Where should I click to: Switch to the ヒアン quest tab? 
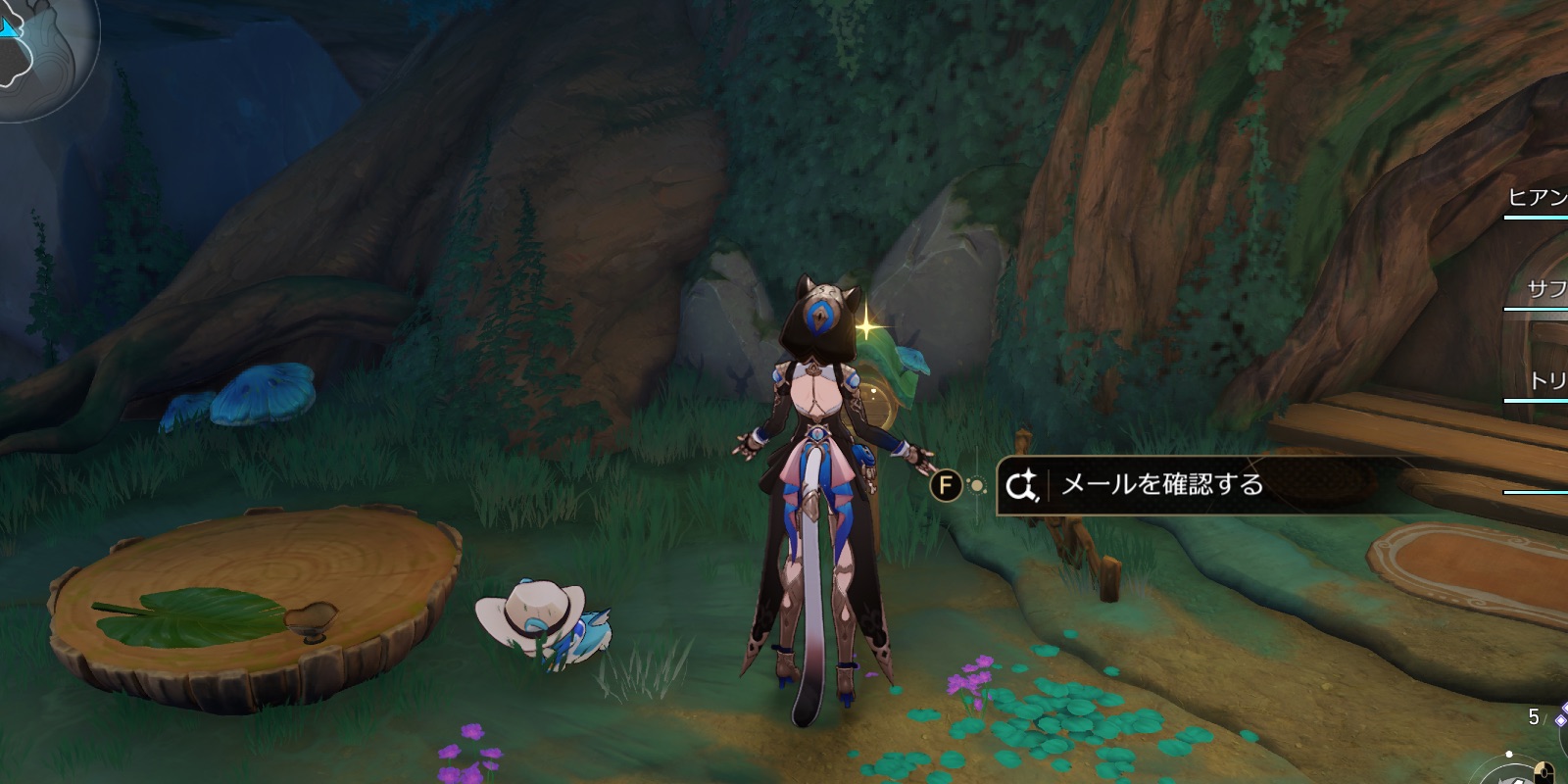pyautogui.click(x=1541, y=198)
